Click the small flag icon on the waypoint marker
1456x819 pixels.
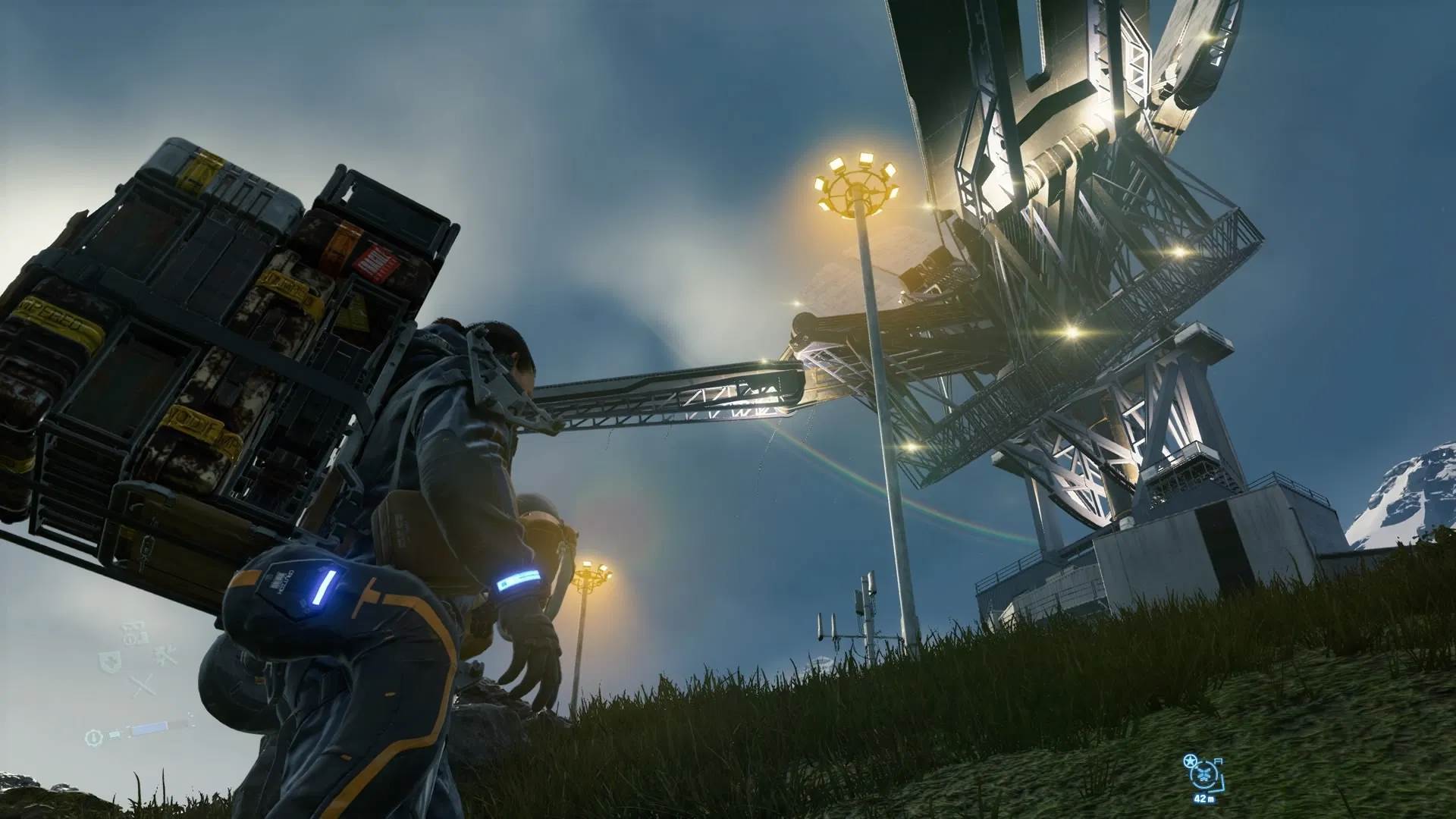[1219, 761]
